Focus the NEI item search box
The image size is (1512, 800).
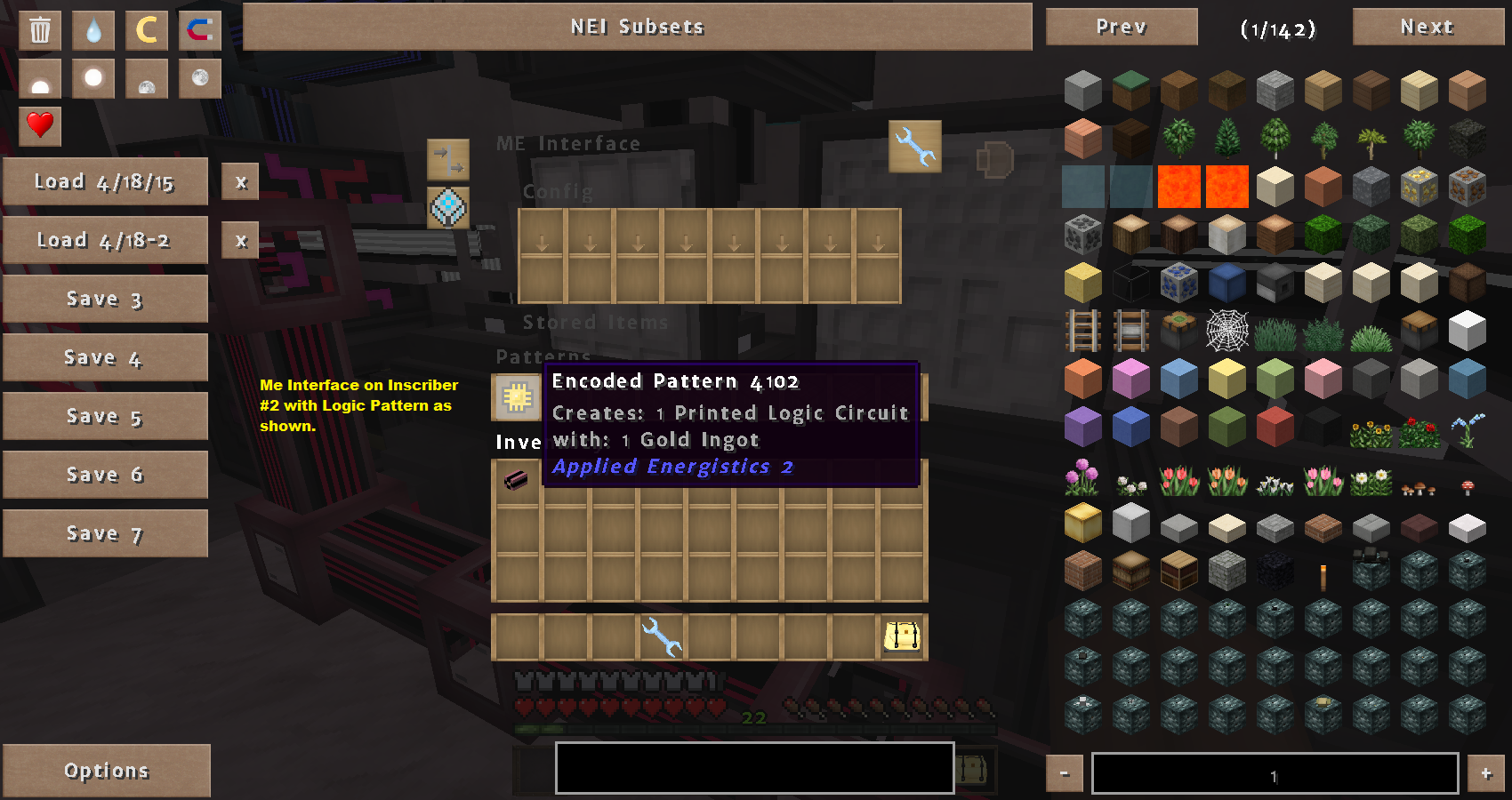pos(754,768)
